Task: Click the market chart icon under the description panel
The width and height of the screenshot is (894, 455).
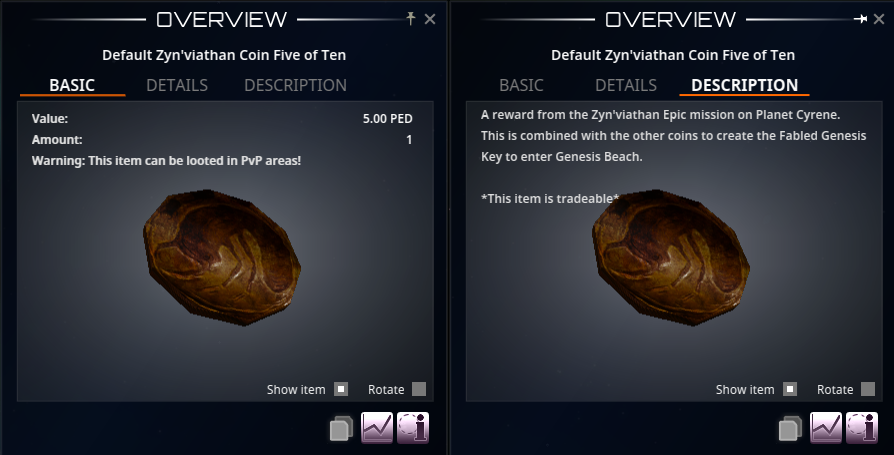Action: pyautogui.click(x=826, y=427)
